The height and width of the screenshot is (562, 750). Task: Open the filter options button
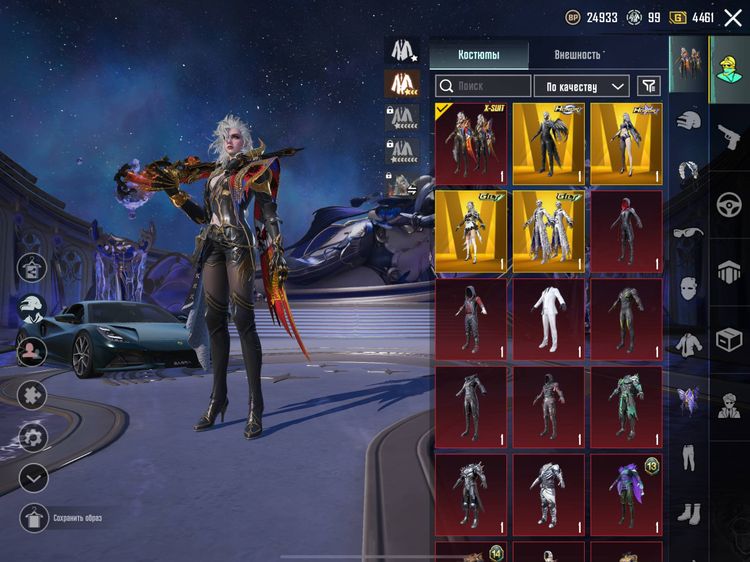click(649, 86)
